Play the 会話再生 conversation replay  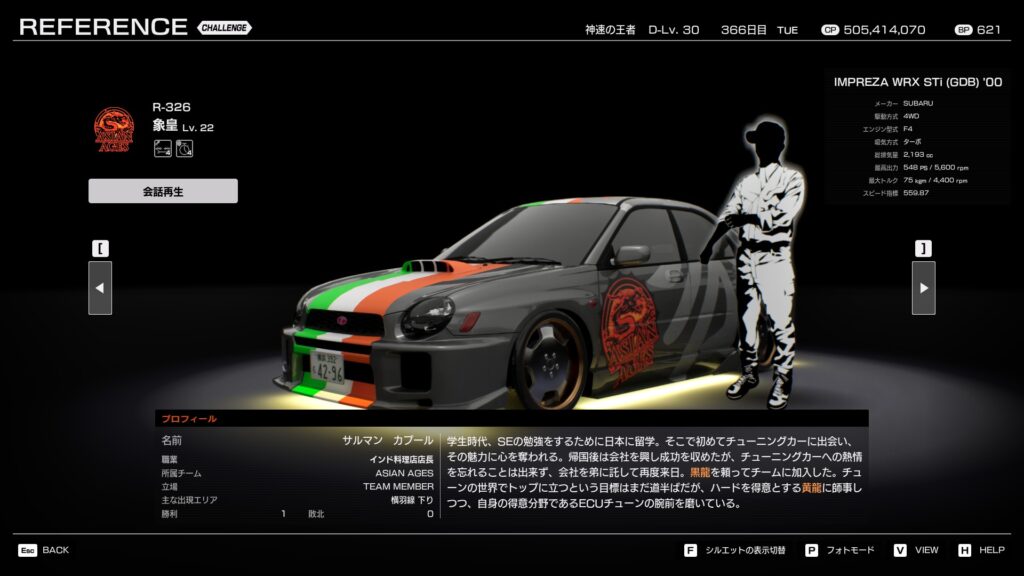click(163, 191)
